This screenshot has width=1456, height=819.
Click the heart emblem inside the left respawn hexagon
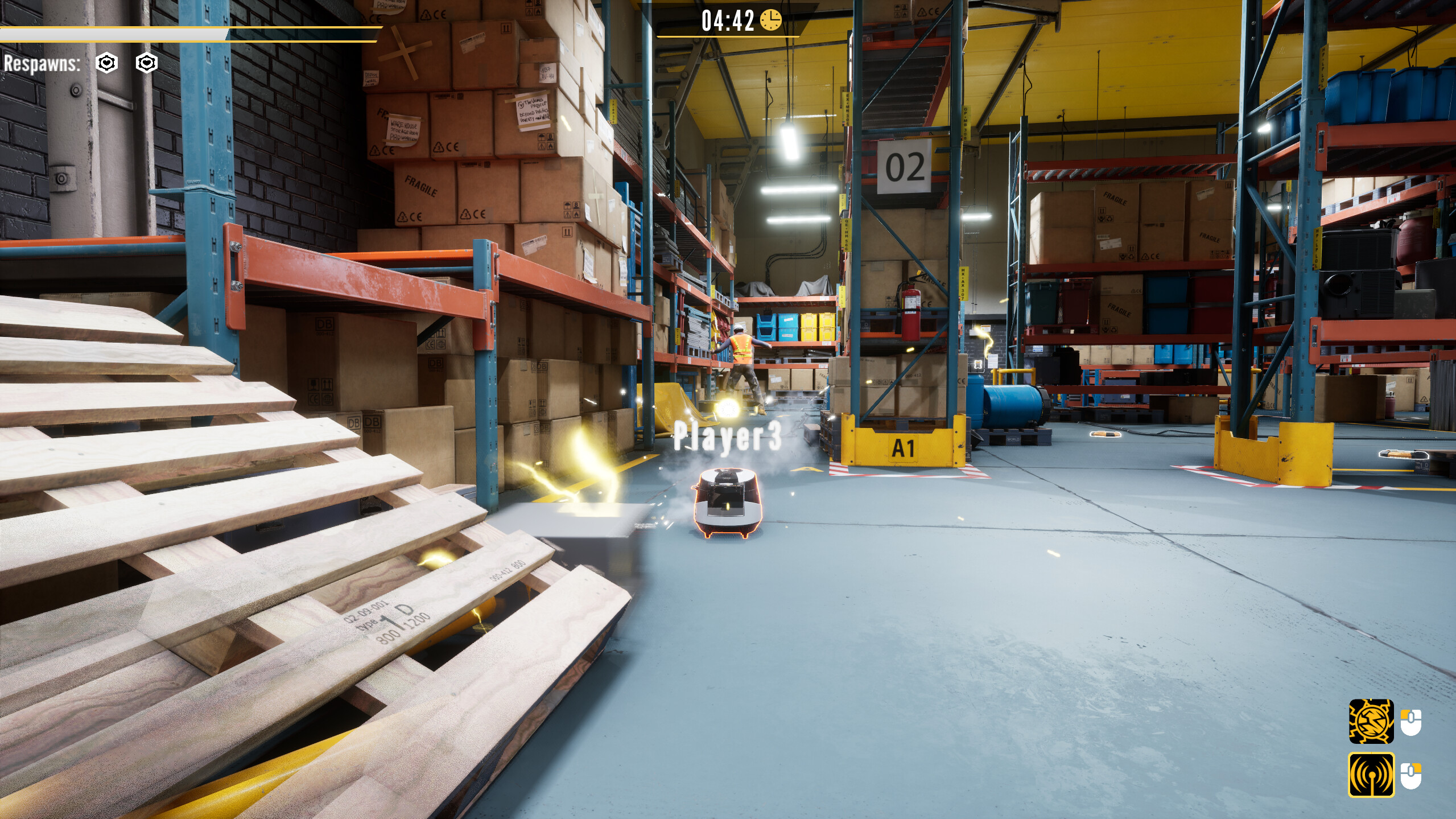point(108,63)
